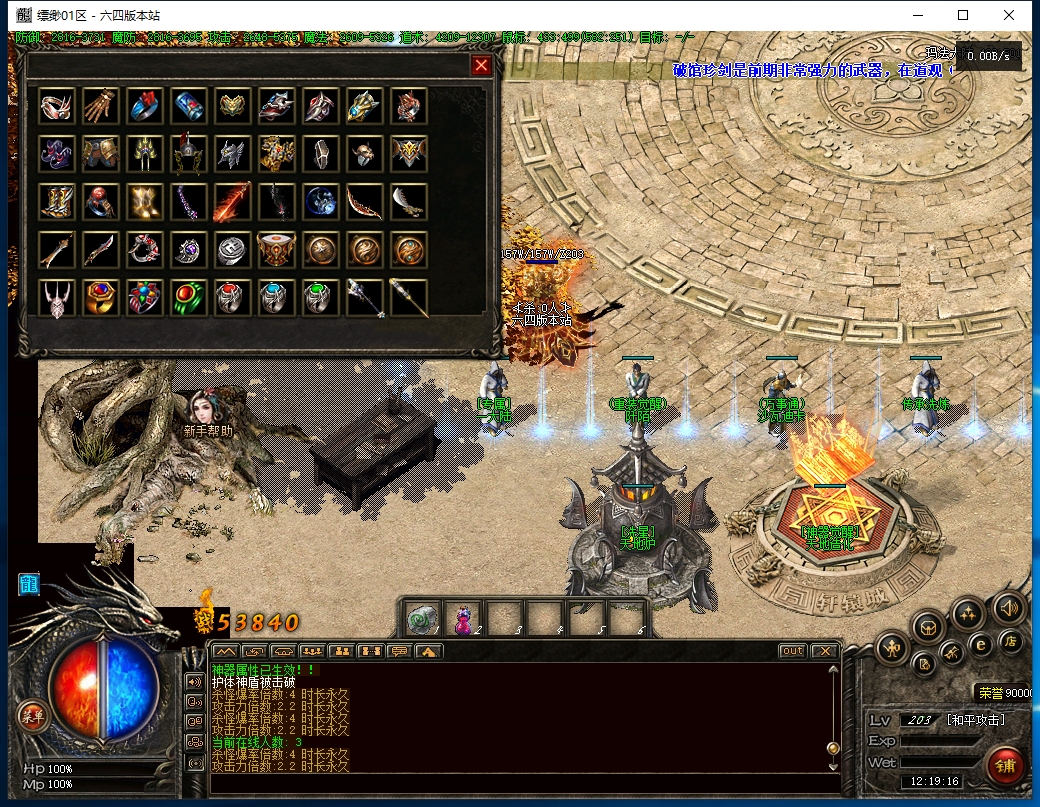The height and width of the screenshot is (807, 1040).
Task: Toggle the [和平攻击] attack mode label
Action: coord(975,720)
